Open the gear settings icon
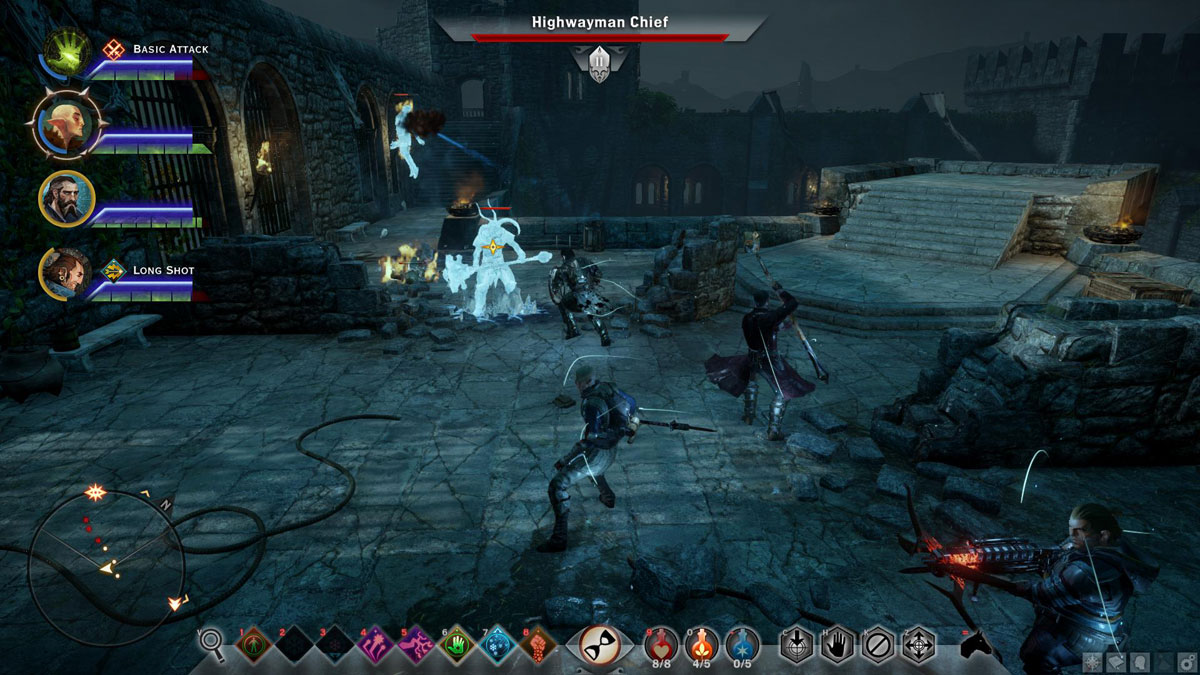Image resolution: width=1200 pixels, height=675 pixels. pyautogui.click(x=1187, y=662)
